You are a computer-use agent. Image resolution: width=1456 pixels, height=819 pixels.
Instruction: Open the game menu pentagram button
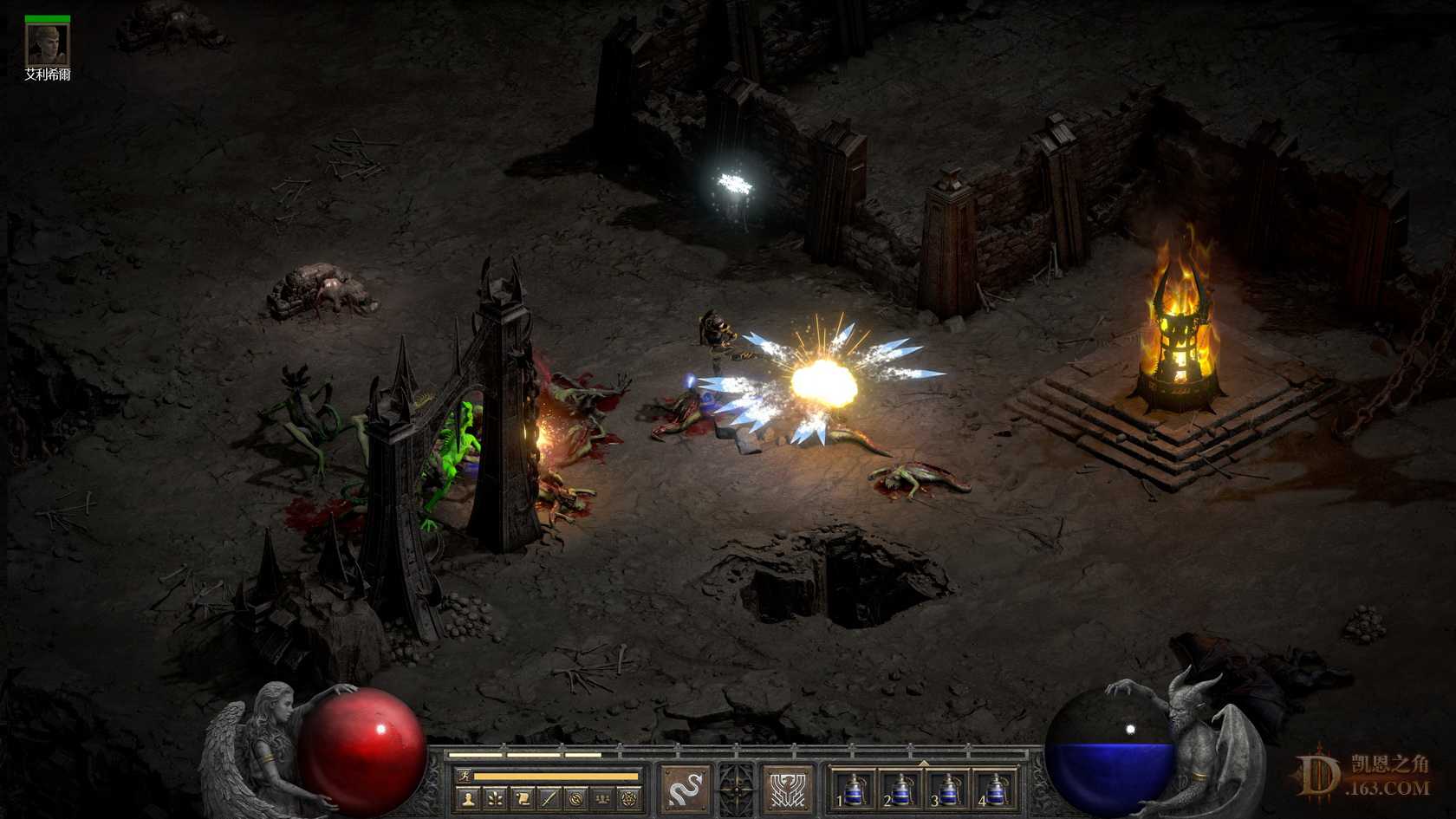(x=629, y=799)
